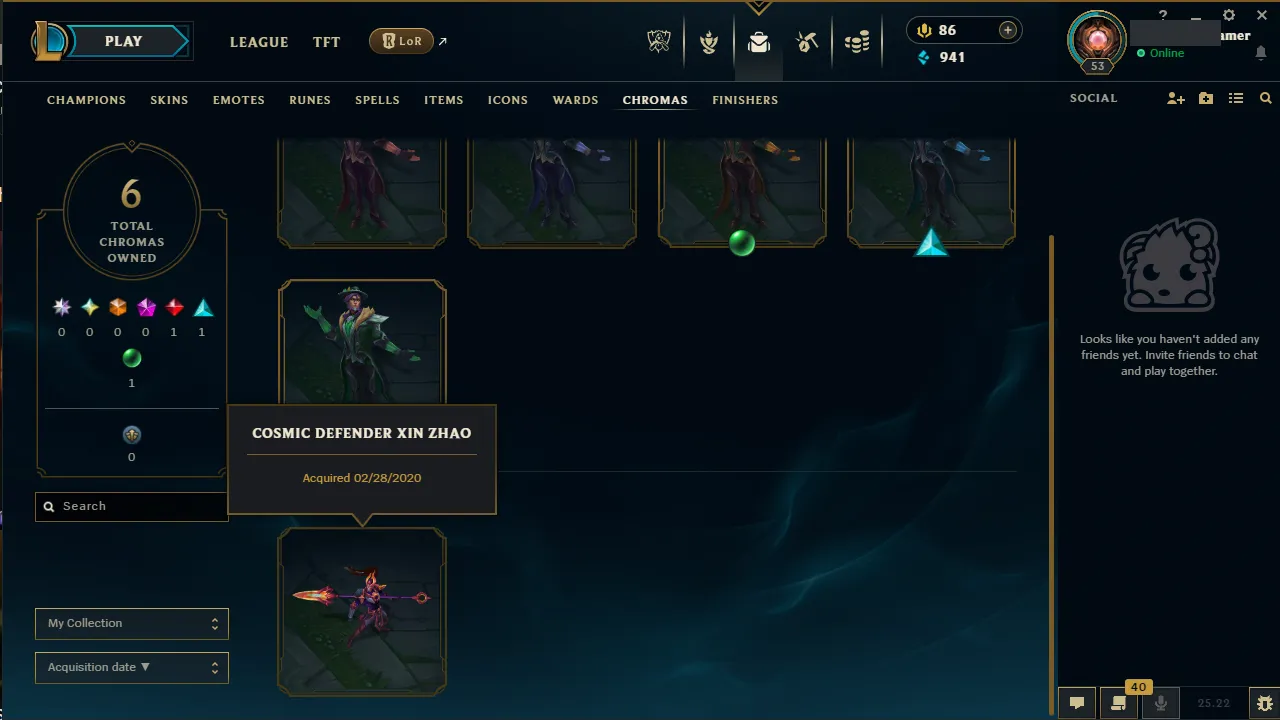The width and height of the screenshot is (1280, 720).
Task: Open patch notes via the scroll icon
Action: (x=1119, y=703)
